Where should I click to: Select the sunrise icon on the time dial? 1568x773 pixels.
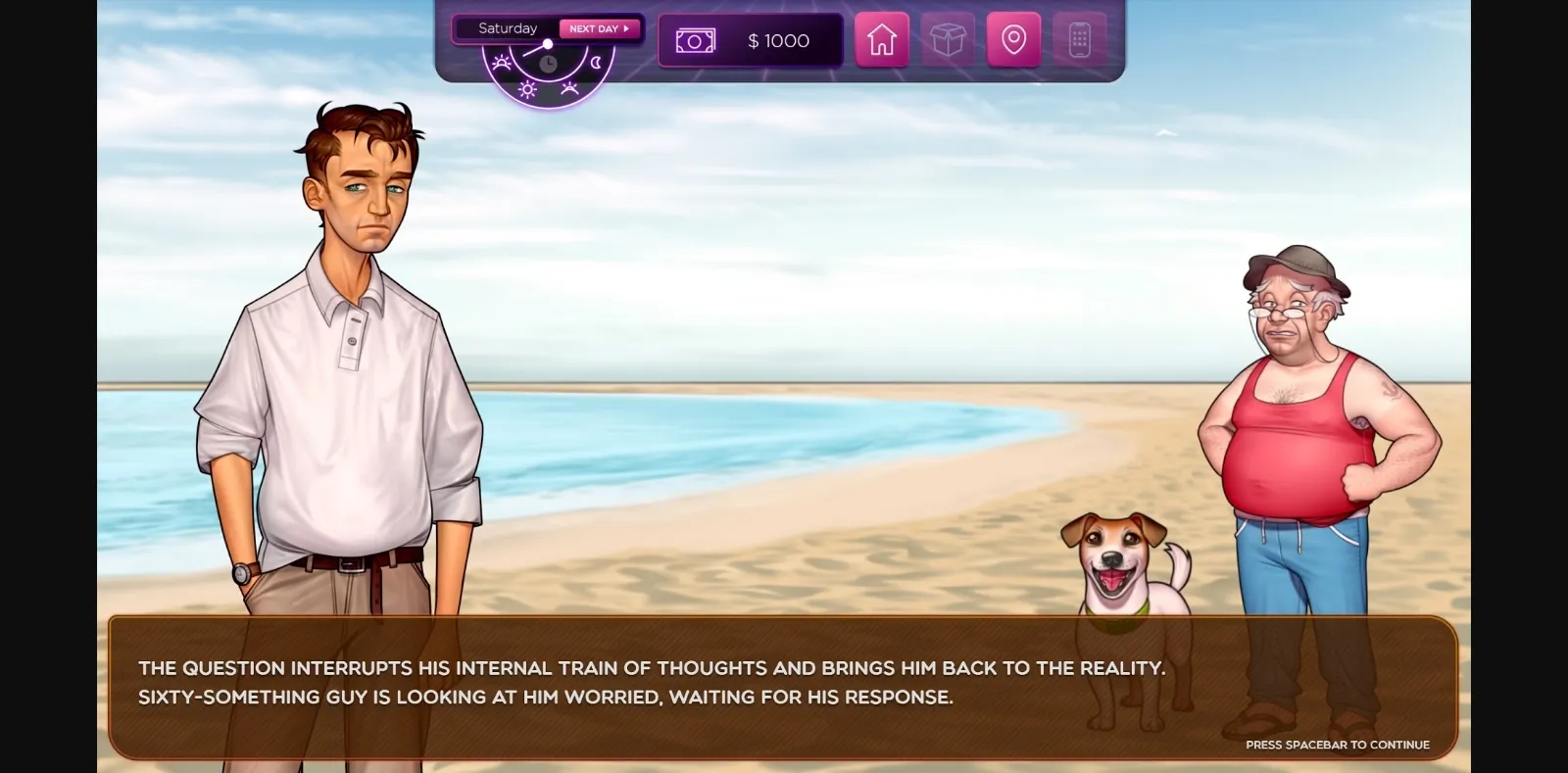point(502,64)
